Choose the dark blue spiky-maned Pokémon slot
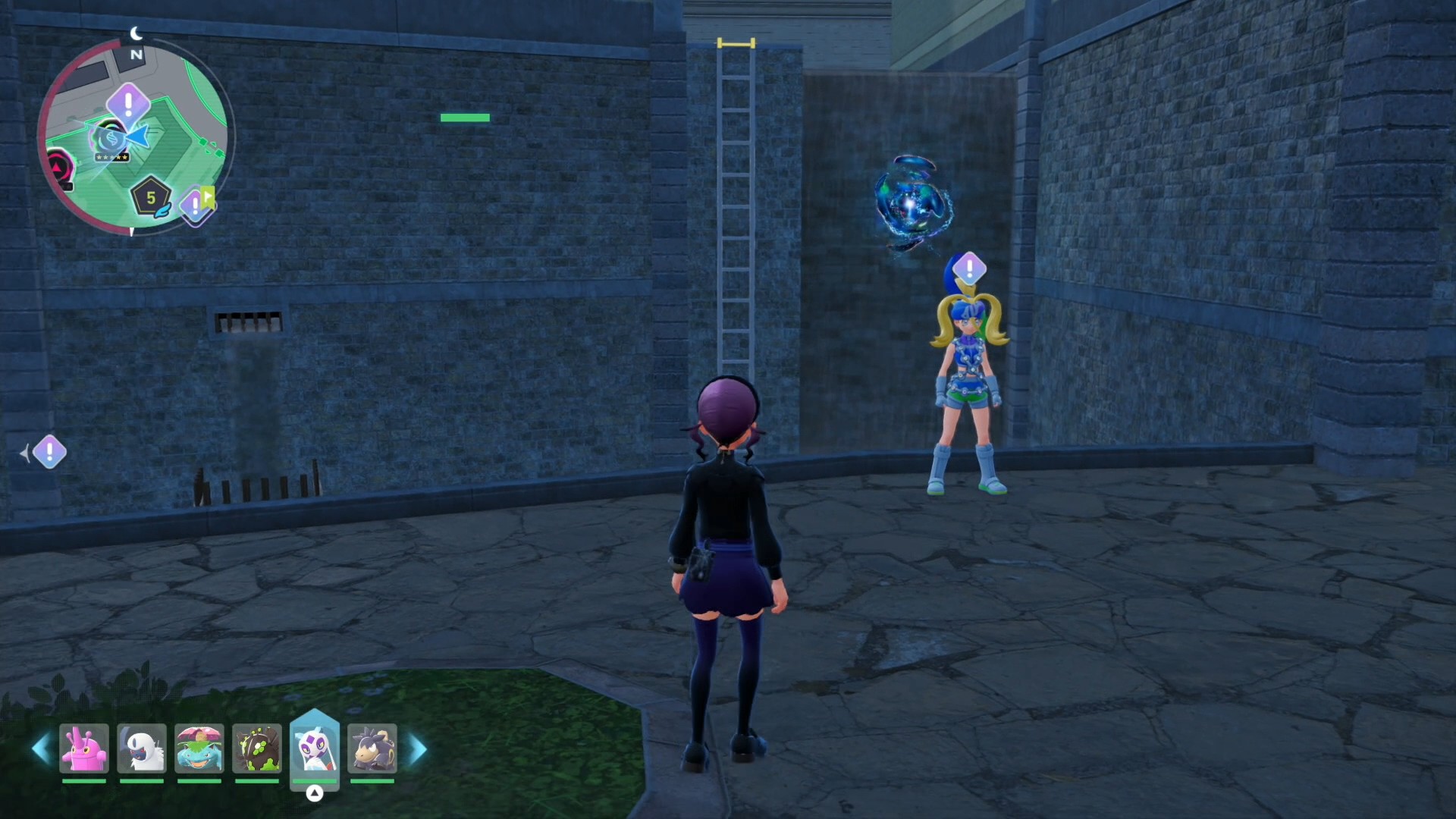 pyautogui.click(x=372, y=748)
